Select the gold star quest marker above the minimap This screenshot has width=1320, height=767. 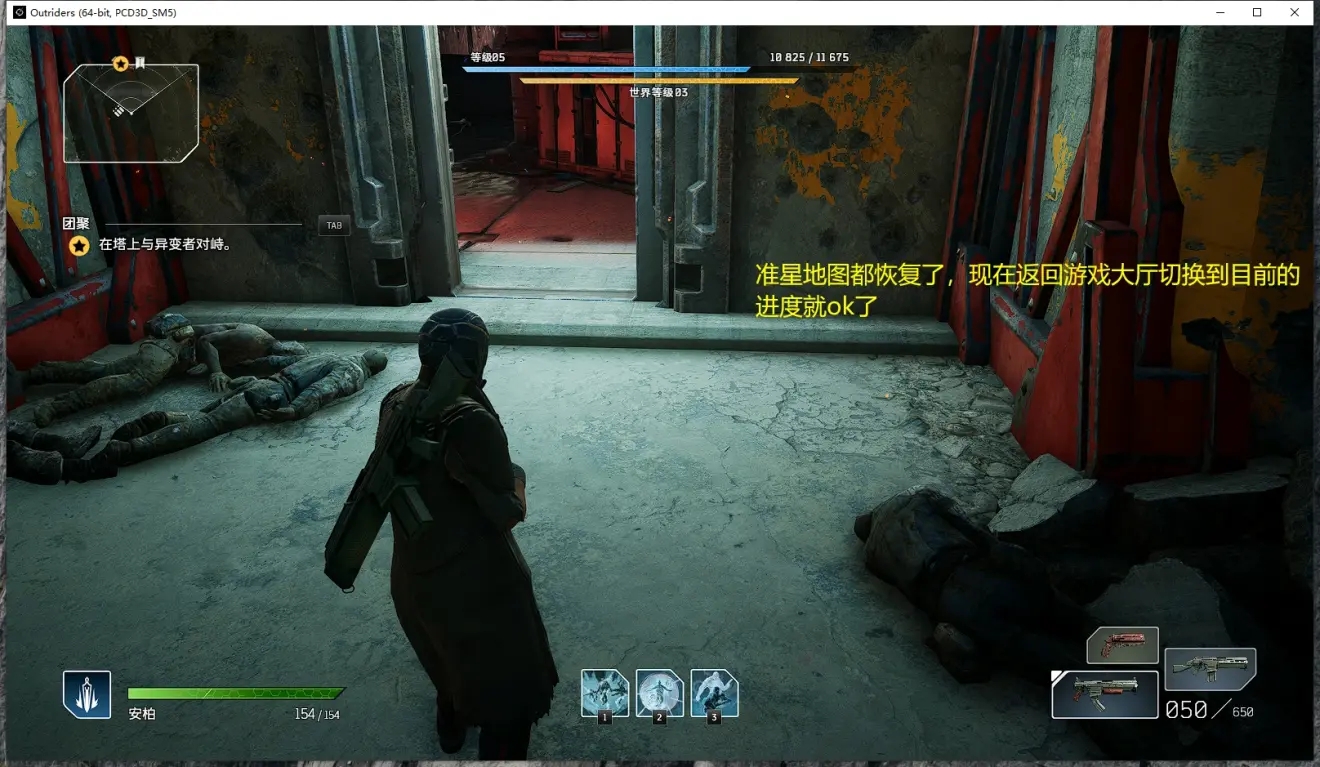(121, 64)
